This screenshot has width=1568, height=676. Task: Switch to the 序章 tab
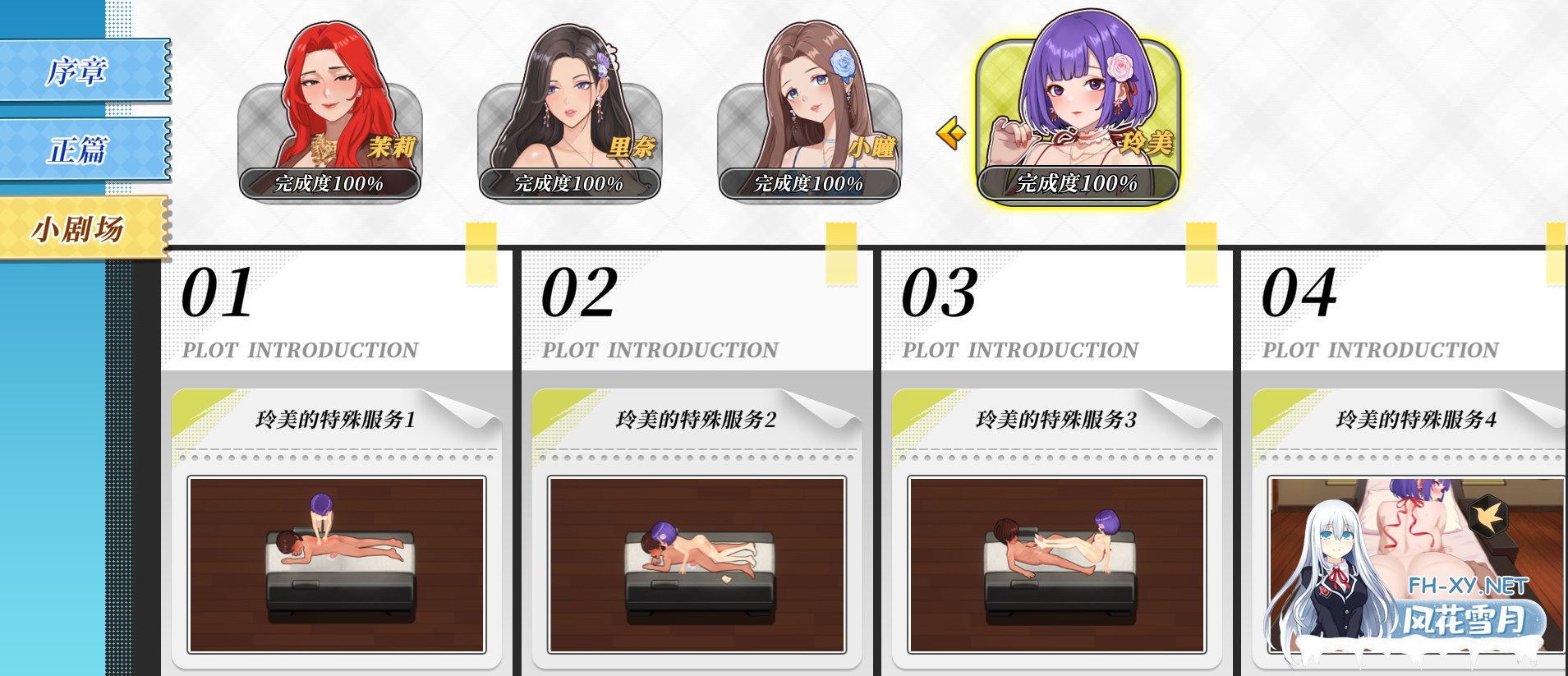pos(78,72)
